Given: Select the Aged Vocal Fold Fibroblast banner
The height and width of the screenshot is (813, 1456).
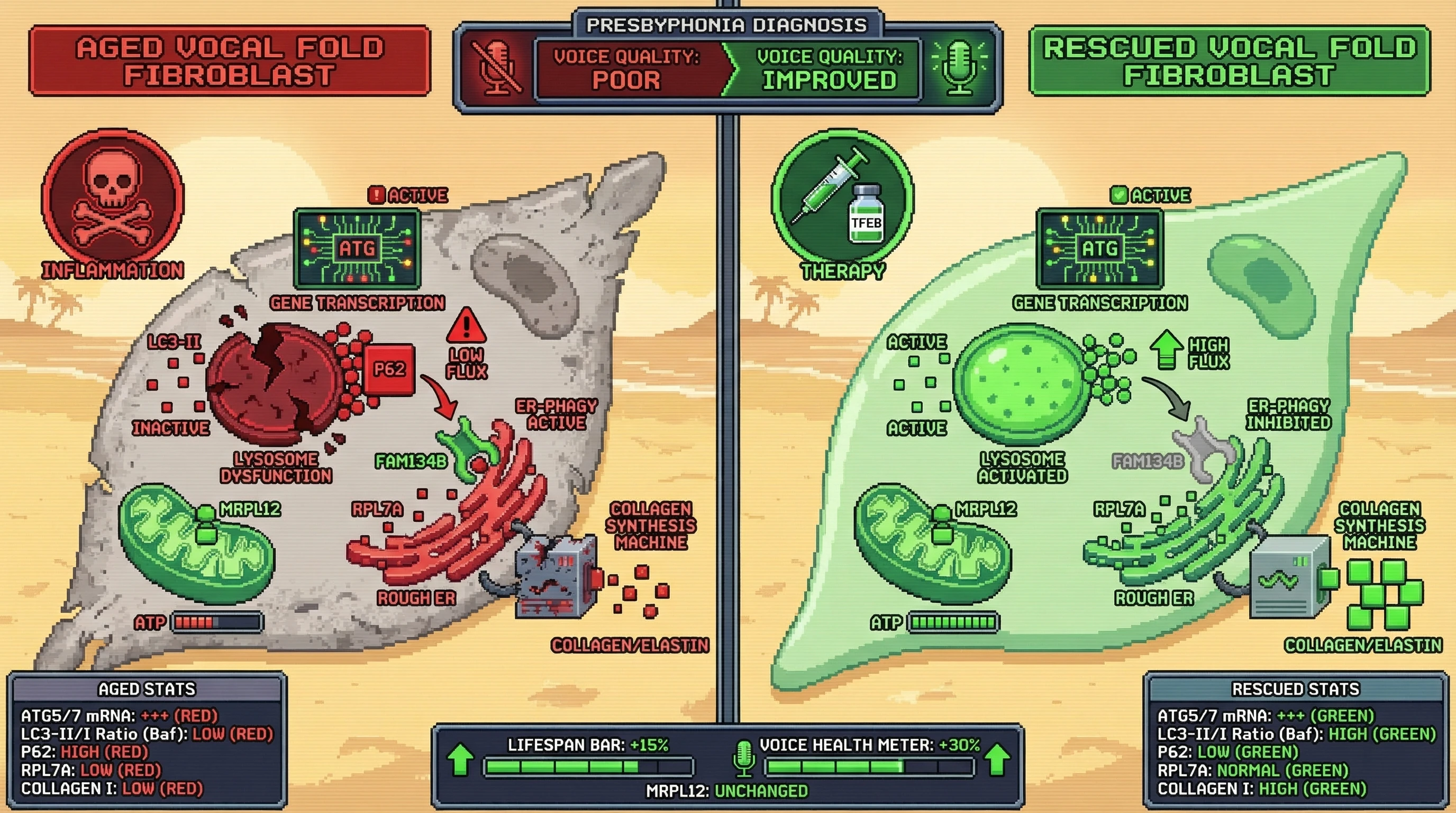Looking at the screenshot, I should coord(230,61).
